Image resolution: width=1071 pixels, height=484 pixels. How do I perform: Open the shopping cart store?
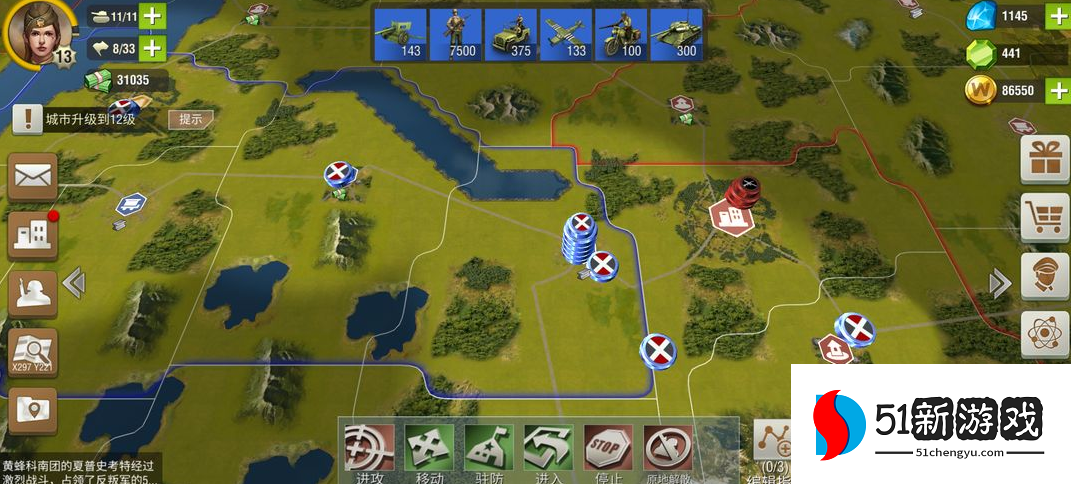point(1045,217)
